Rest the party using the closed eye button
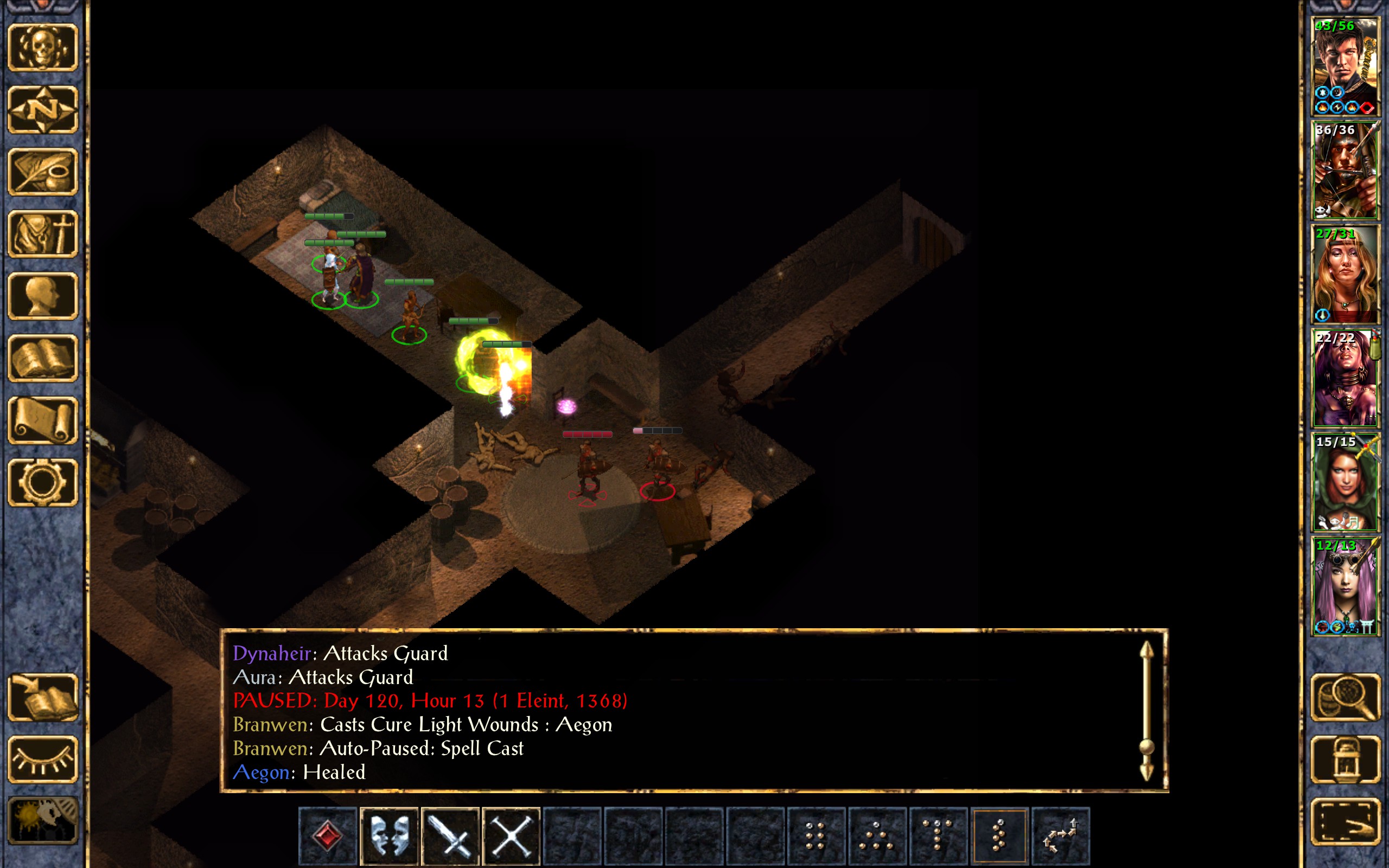 [42, 759]
